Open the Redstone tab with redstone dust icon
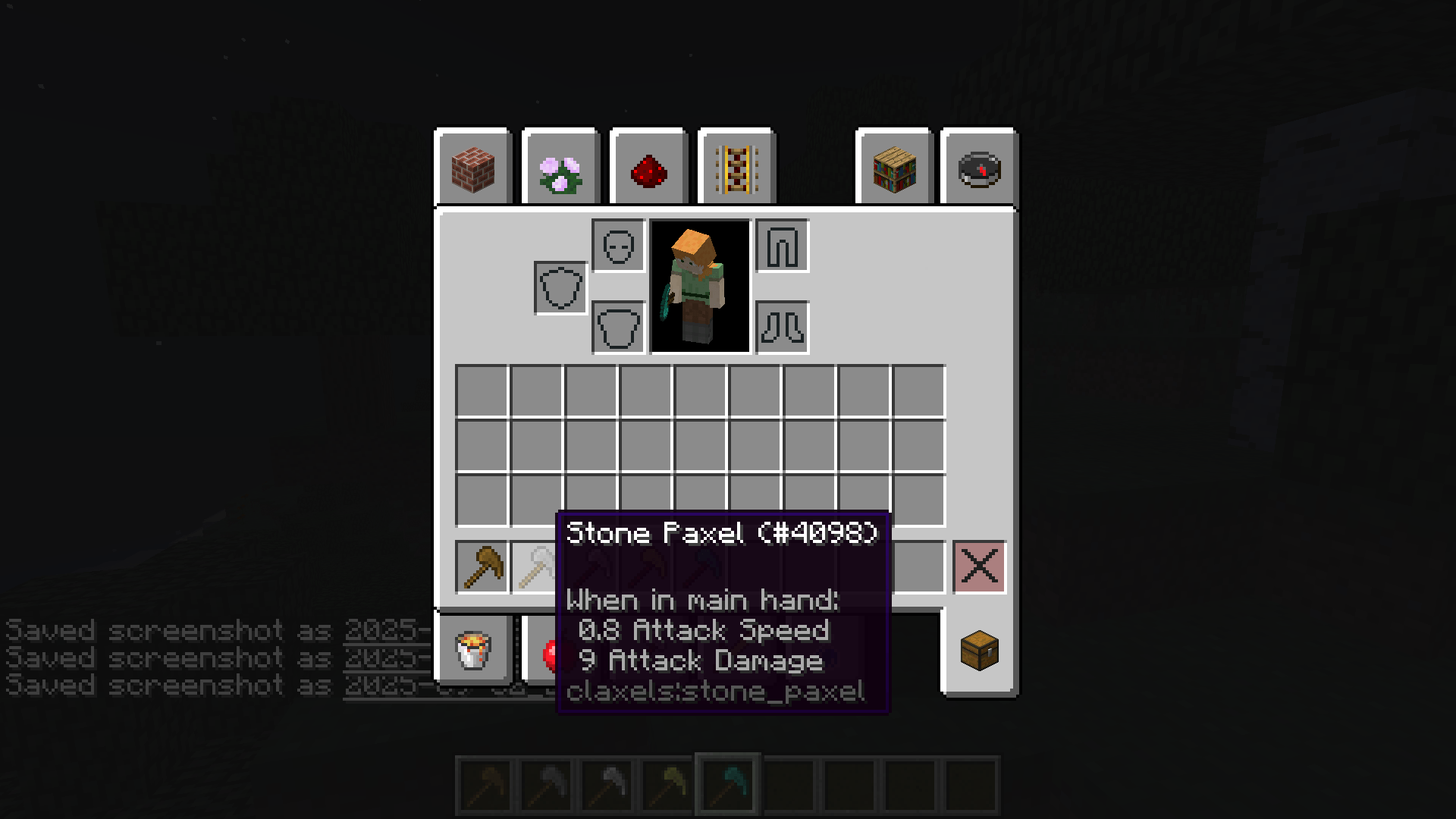Viewport: 1456px width, 819px height. [x=648, y=168]
